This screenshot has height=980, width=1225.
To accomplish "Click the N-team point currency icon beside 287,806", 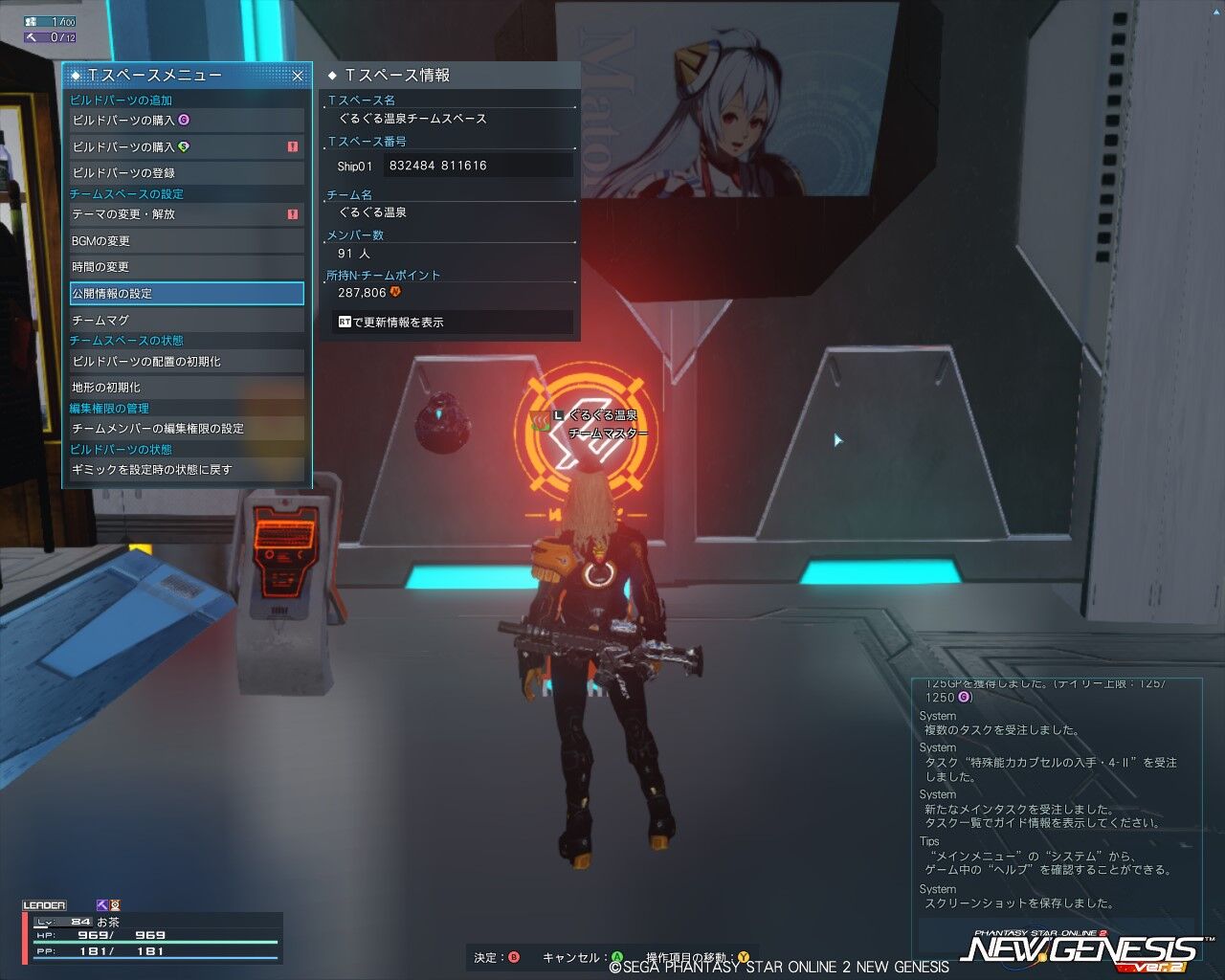I will click(396, 292).
